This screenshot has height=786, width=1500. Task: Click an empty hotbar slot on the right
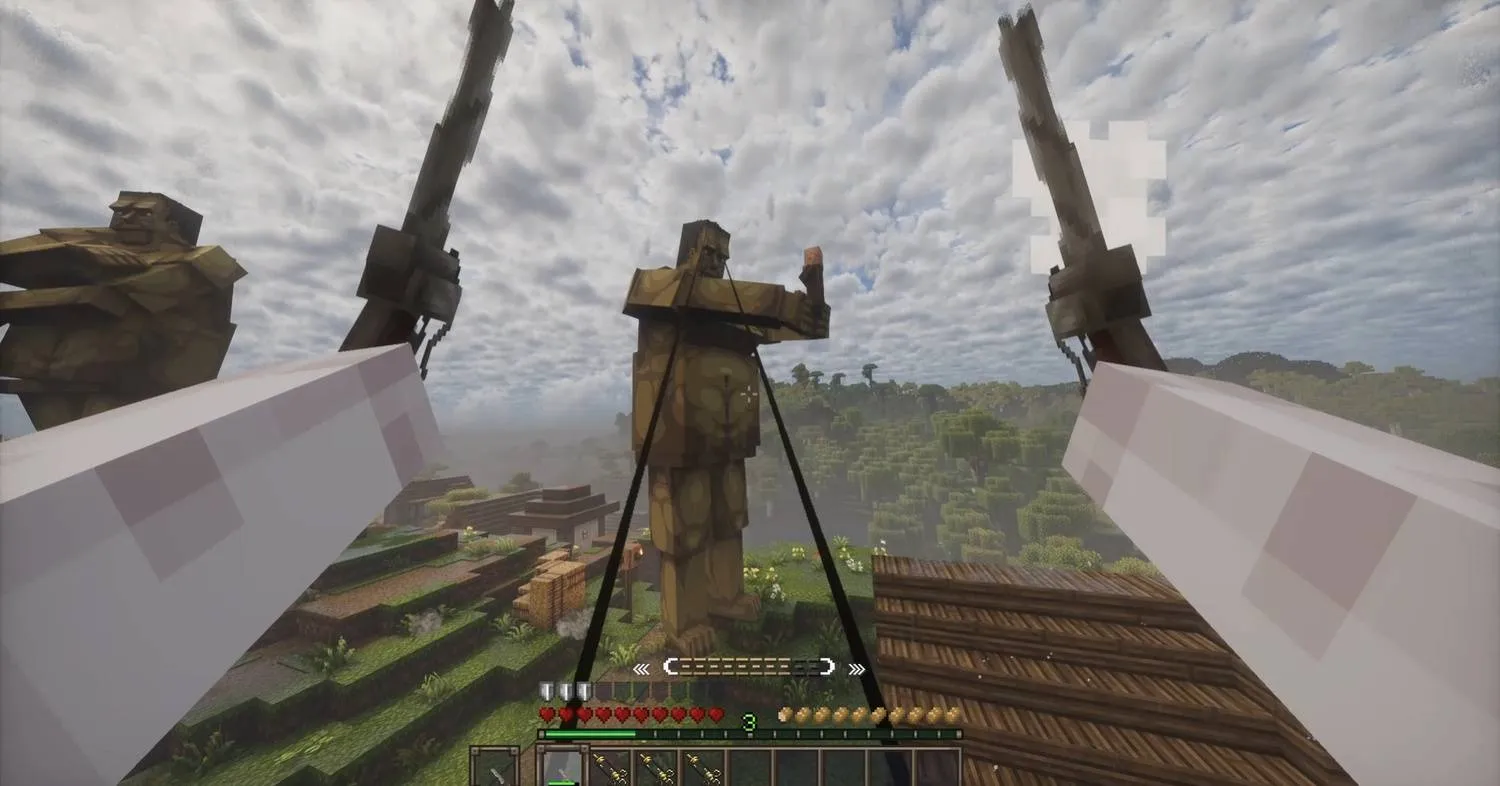(850, 769)
